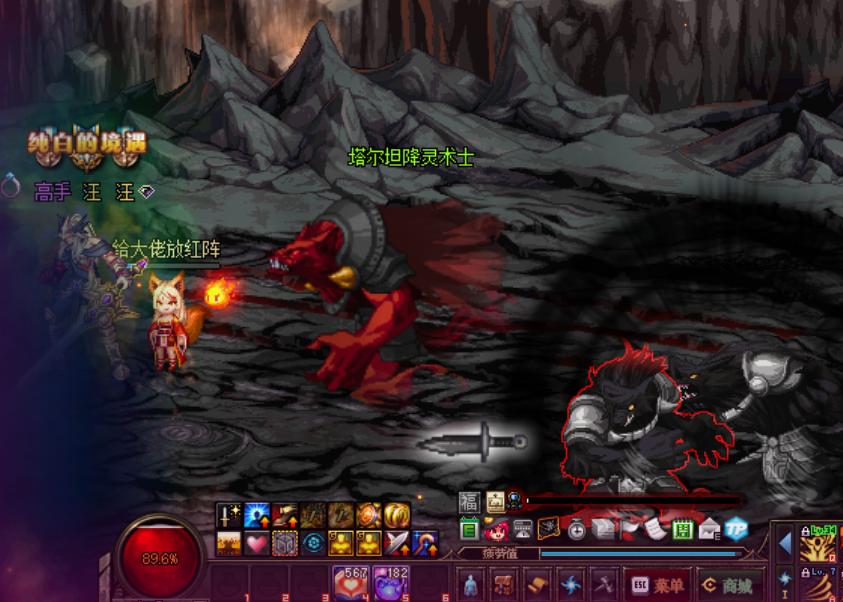843x602 pixels.
Task: Click the 福 fortune icon
Action: point(469,502)
